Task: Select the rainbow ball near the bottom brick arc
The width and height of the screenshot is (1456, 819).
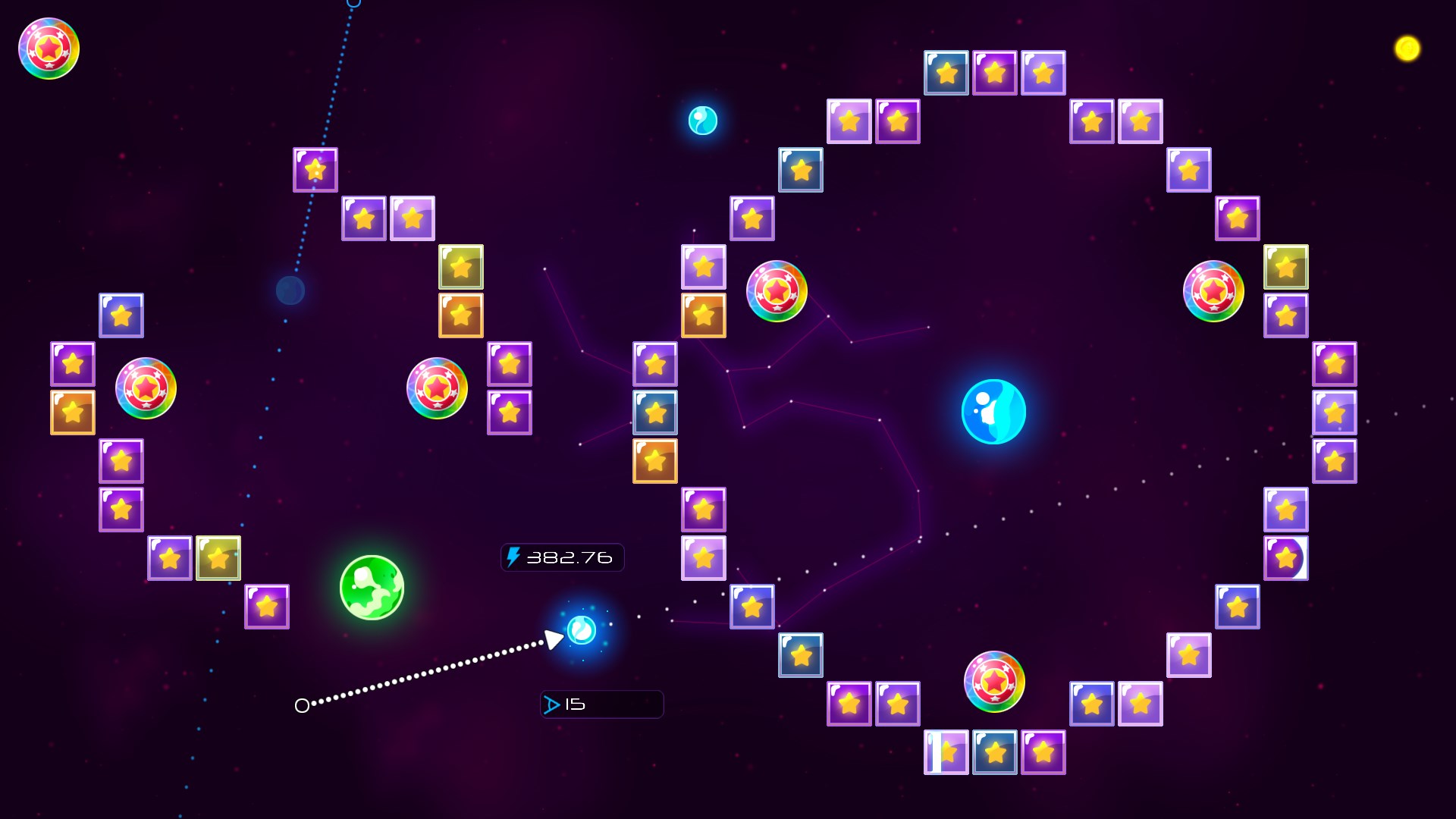Action: (x=994, y=682)
